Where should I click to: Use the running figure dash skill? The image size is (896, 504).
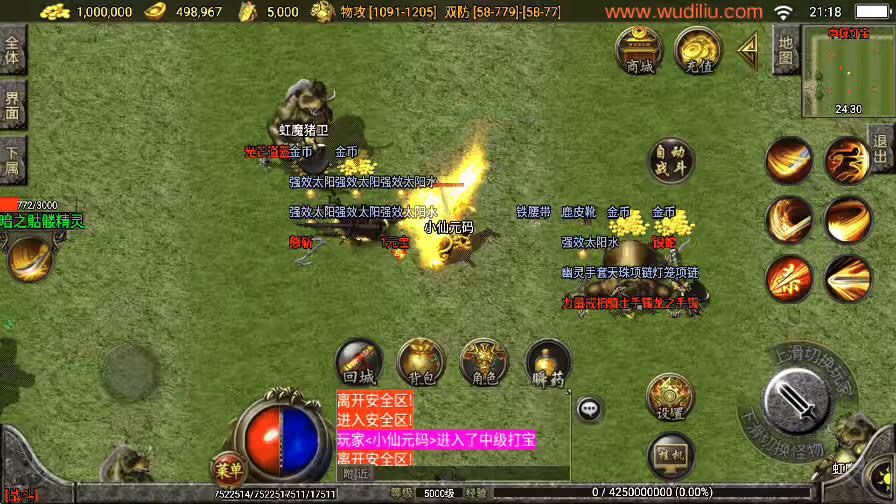click(x=847, y=160)
